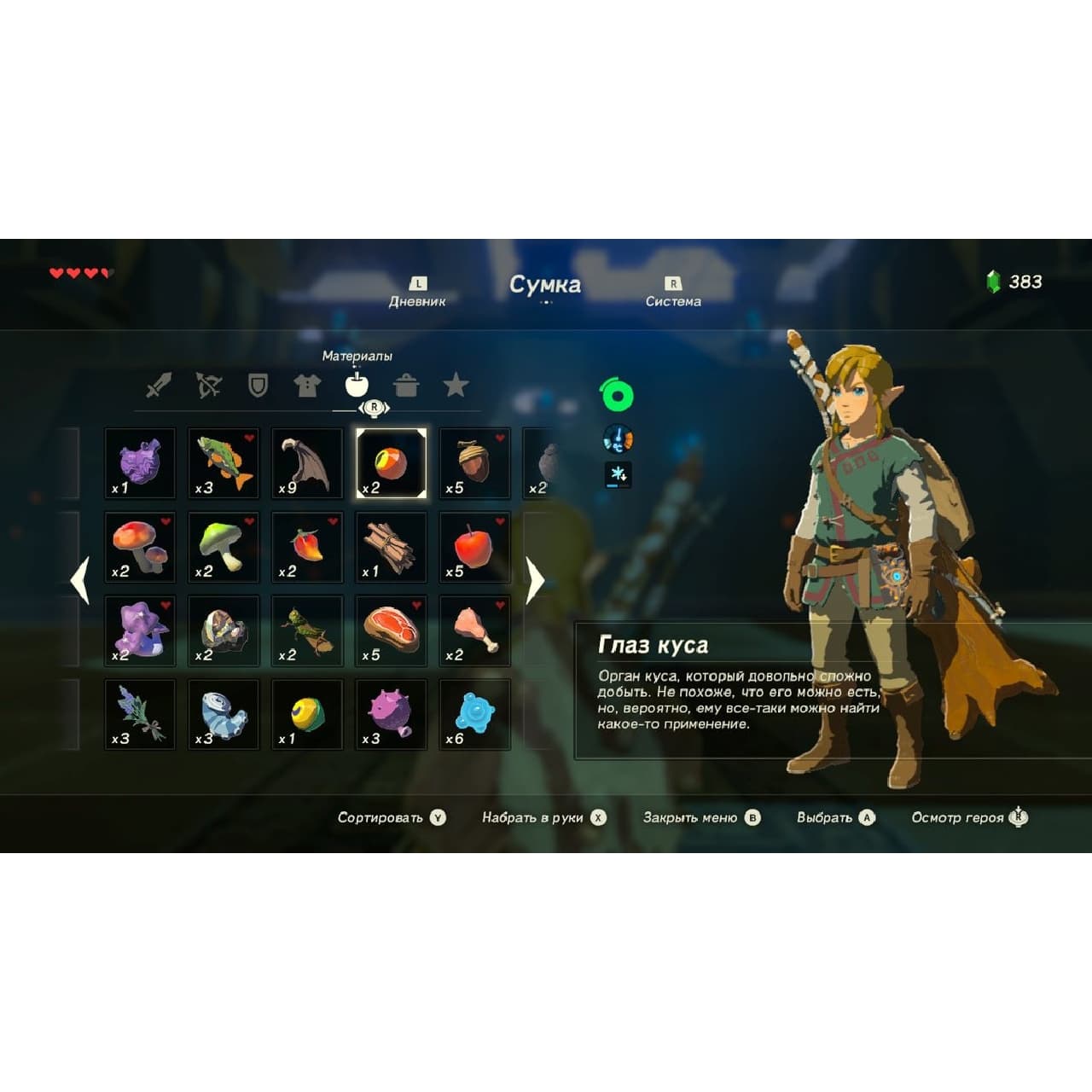The height and width of the screenshot is (1092, 1092).
Task: Select the apple Materials category icon
Action: pos(357,386)
